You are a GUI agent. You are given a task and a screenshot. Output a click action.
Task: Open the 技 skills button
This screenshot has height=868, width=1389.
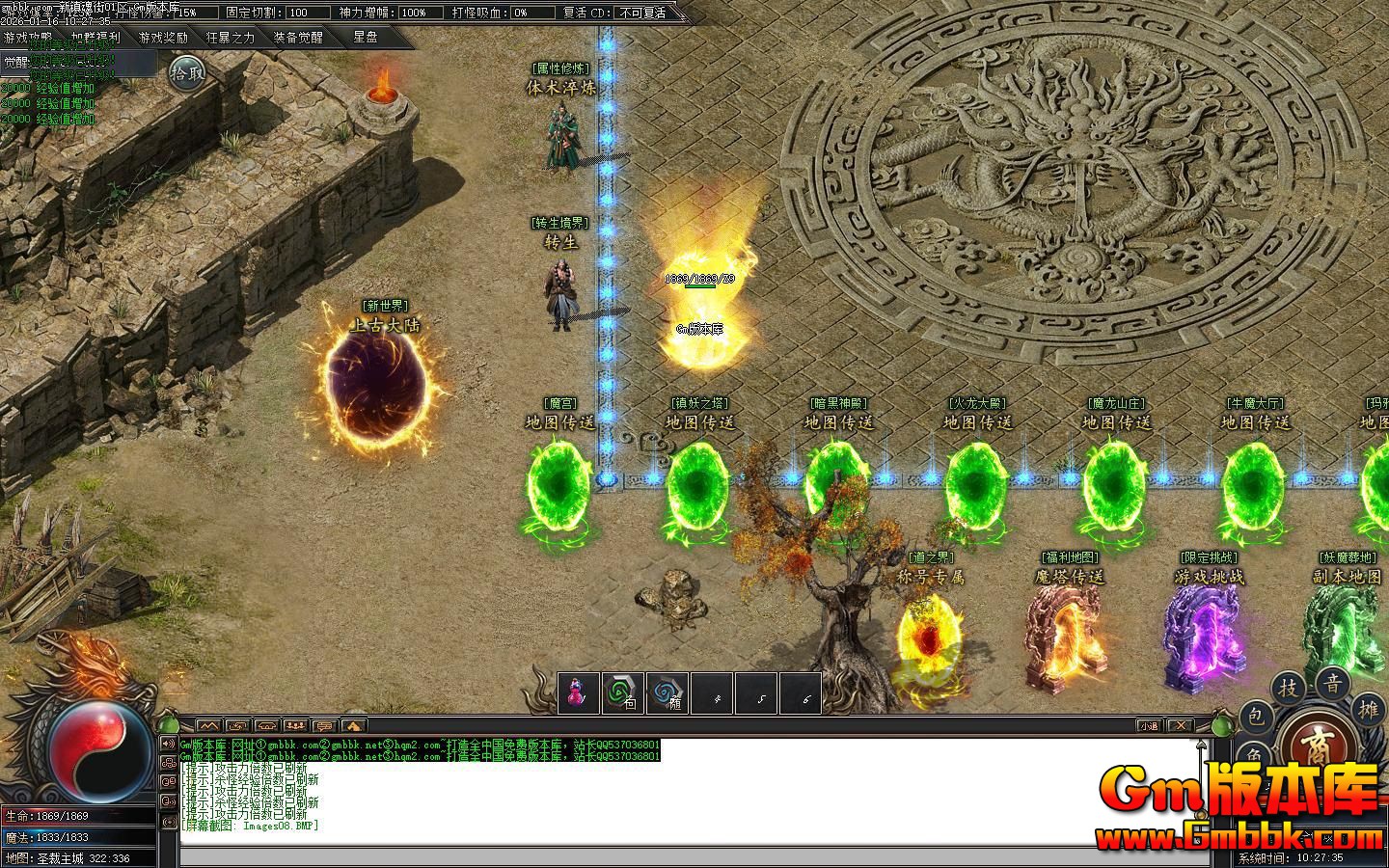pos(1289,688)
